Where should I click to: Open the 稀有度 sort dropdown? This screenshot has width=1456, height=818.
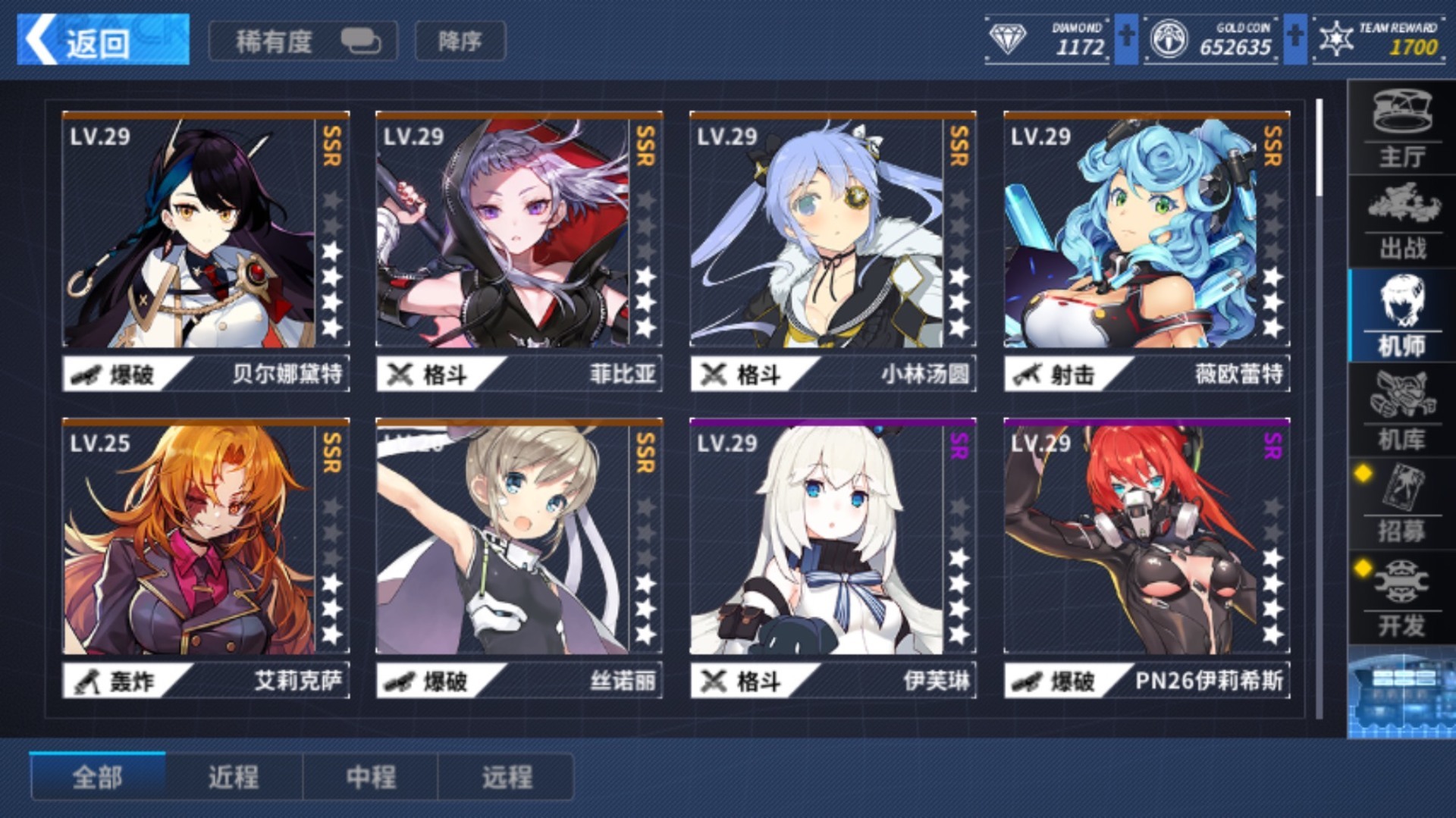[303, 41]
